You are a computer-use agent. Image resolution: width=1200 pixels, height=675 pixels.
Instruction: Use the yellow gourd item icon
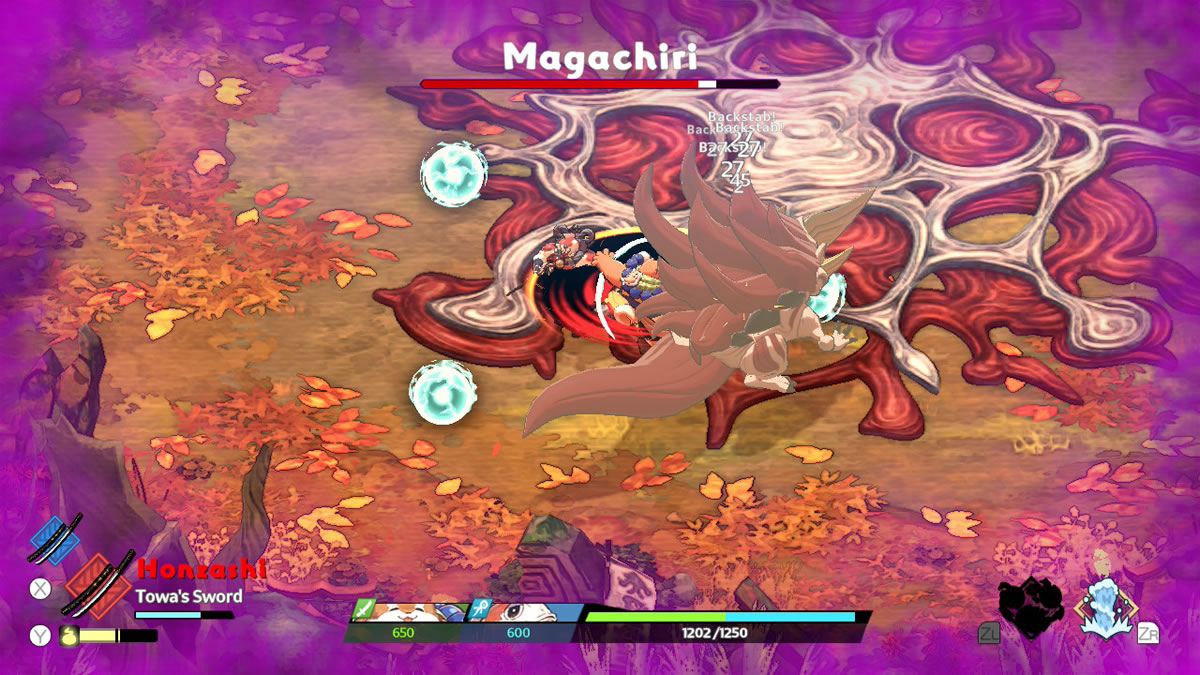(x=69, y=634)
